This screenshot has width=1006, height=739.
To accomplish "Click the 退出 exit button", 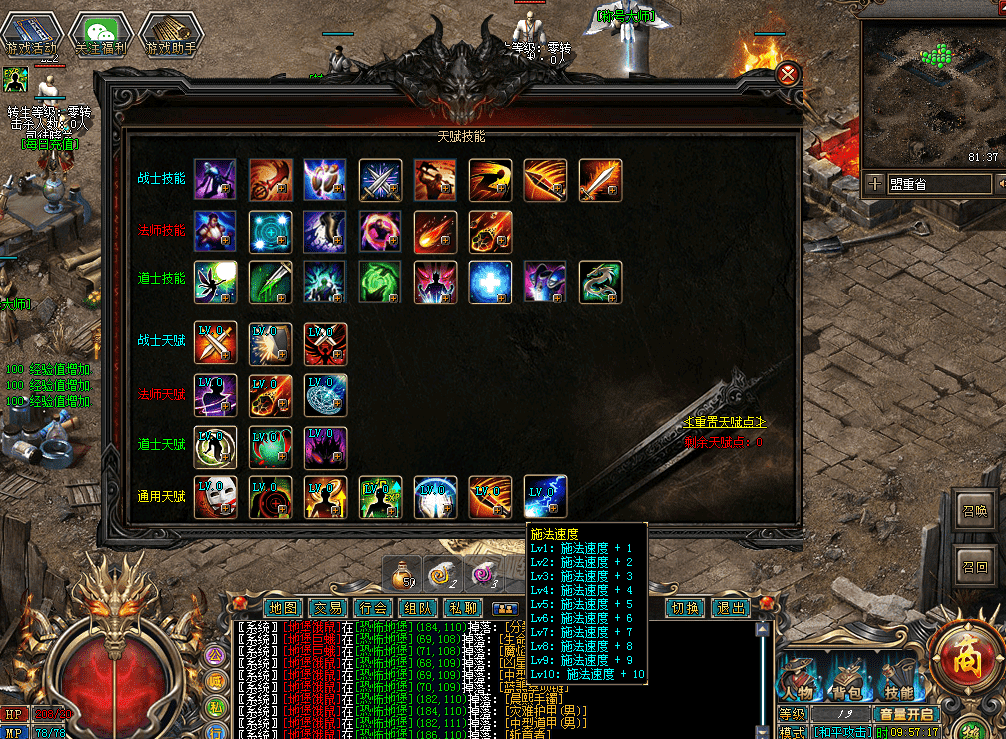I will click(x=731, y=607).
